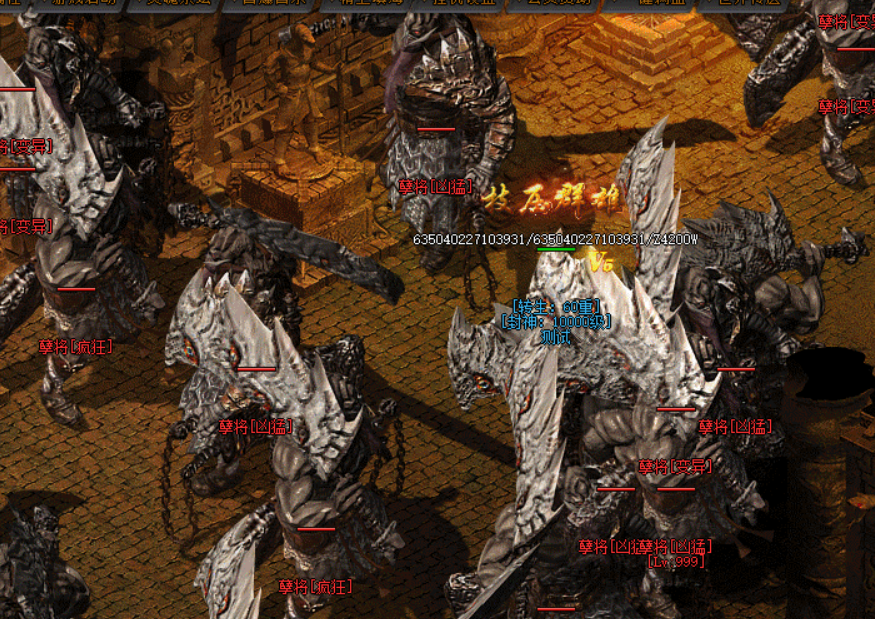
Task: Open the 会员赞助 member sponsor tab
Action: [552, 4]
